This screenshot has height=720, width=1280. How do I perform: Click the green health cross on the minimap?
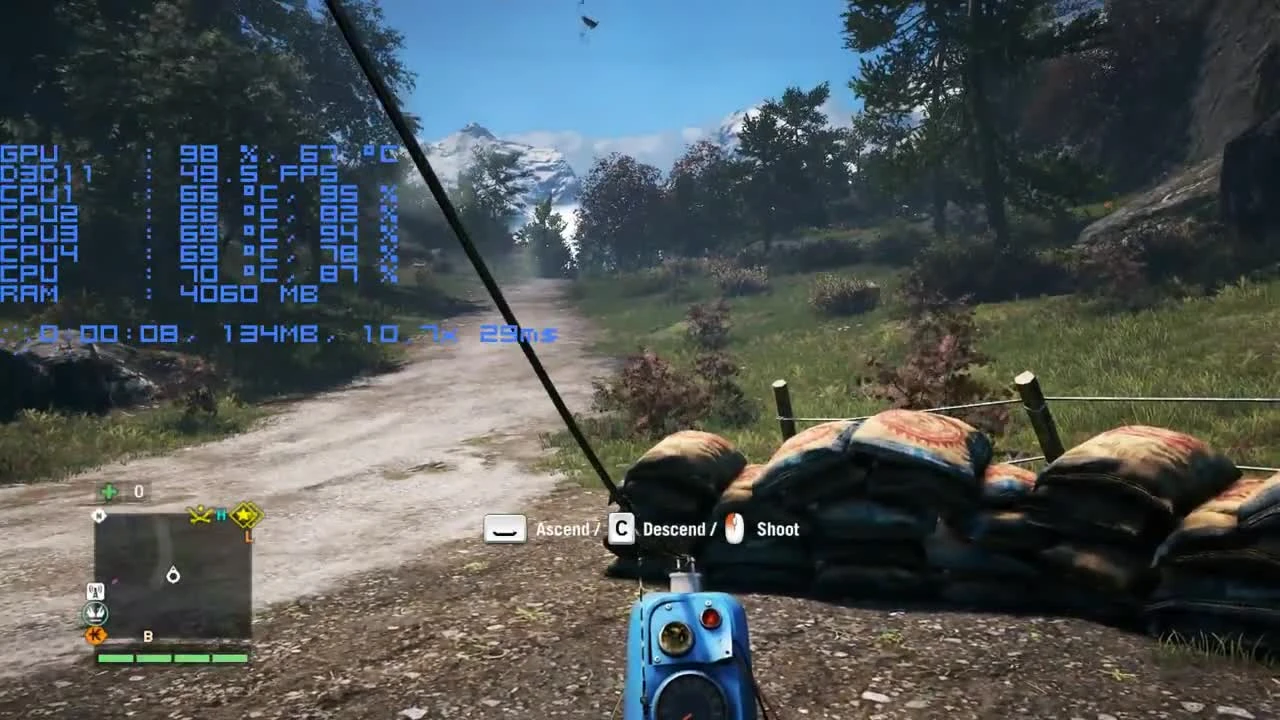click(x=108, y=490)
